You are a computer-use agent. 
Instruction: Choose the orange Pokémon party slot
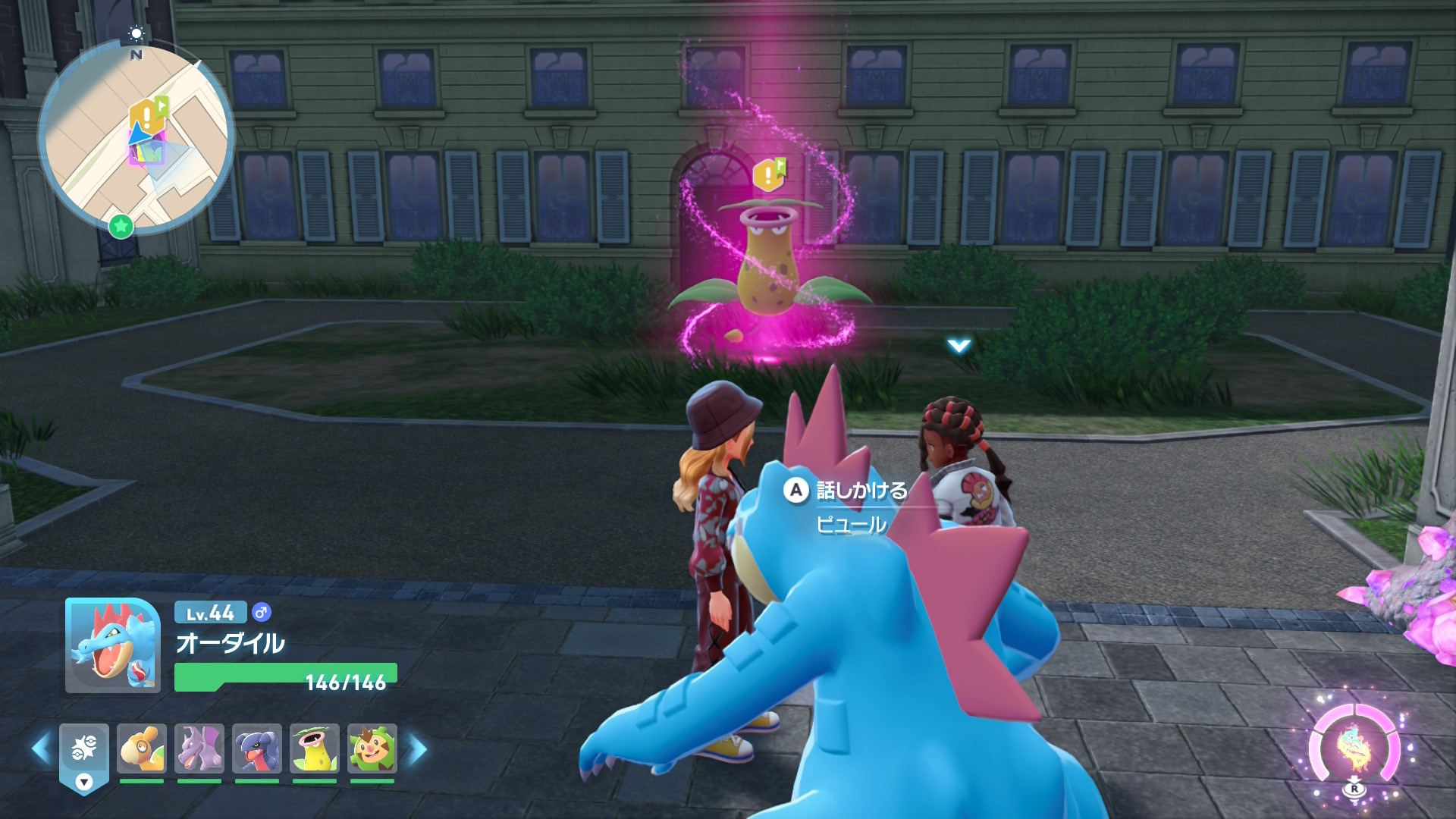(x=142, y=748)
